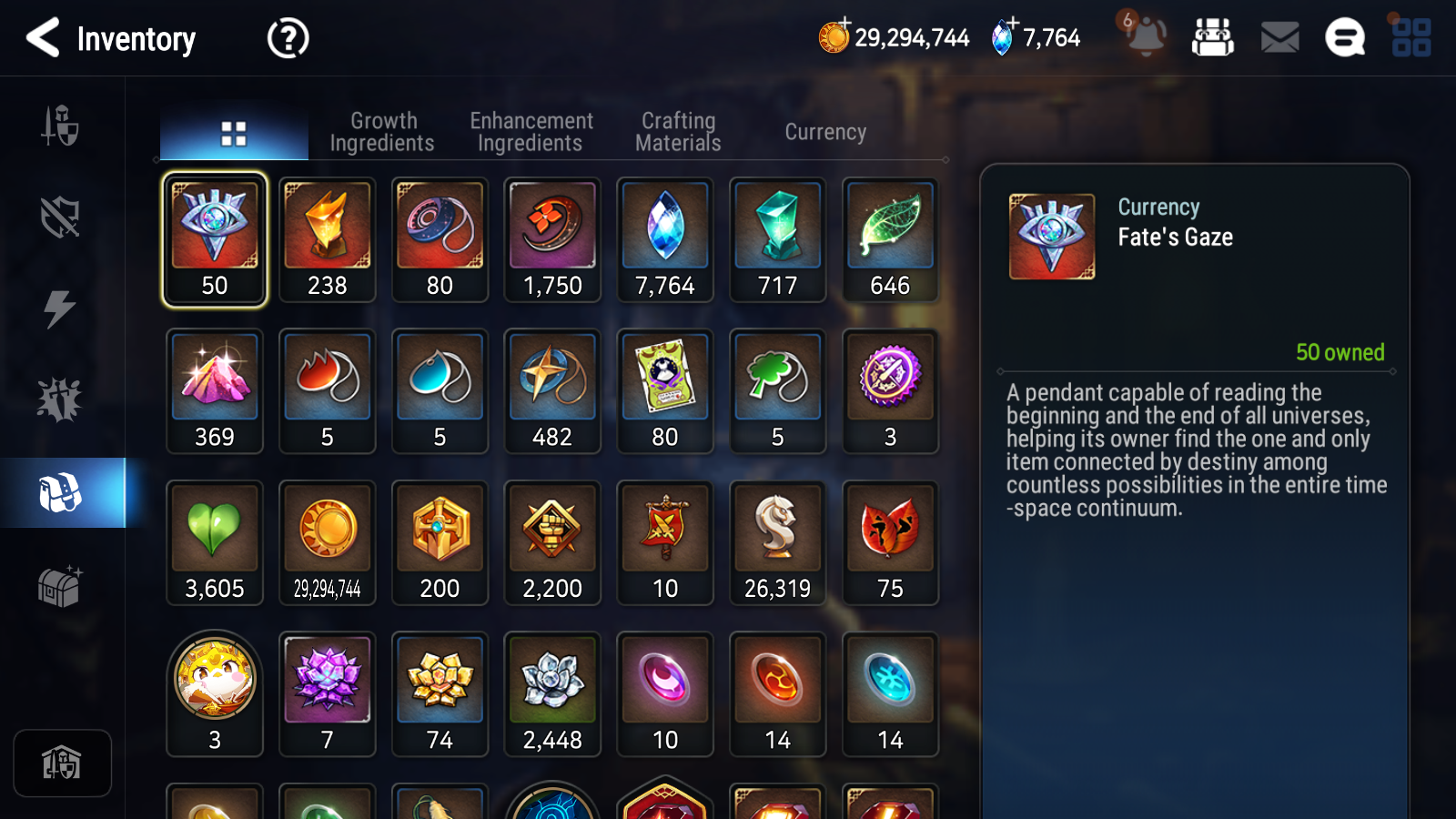Select the Currency tab
Screen dimensions: 1456x819
[x=825, y=132]
